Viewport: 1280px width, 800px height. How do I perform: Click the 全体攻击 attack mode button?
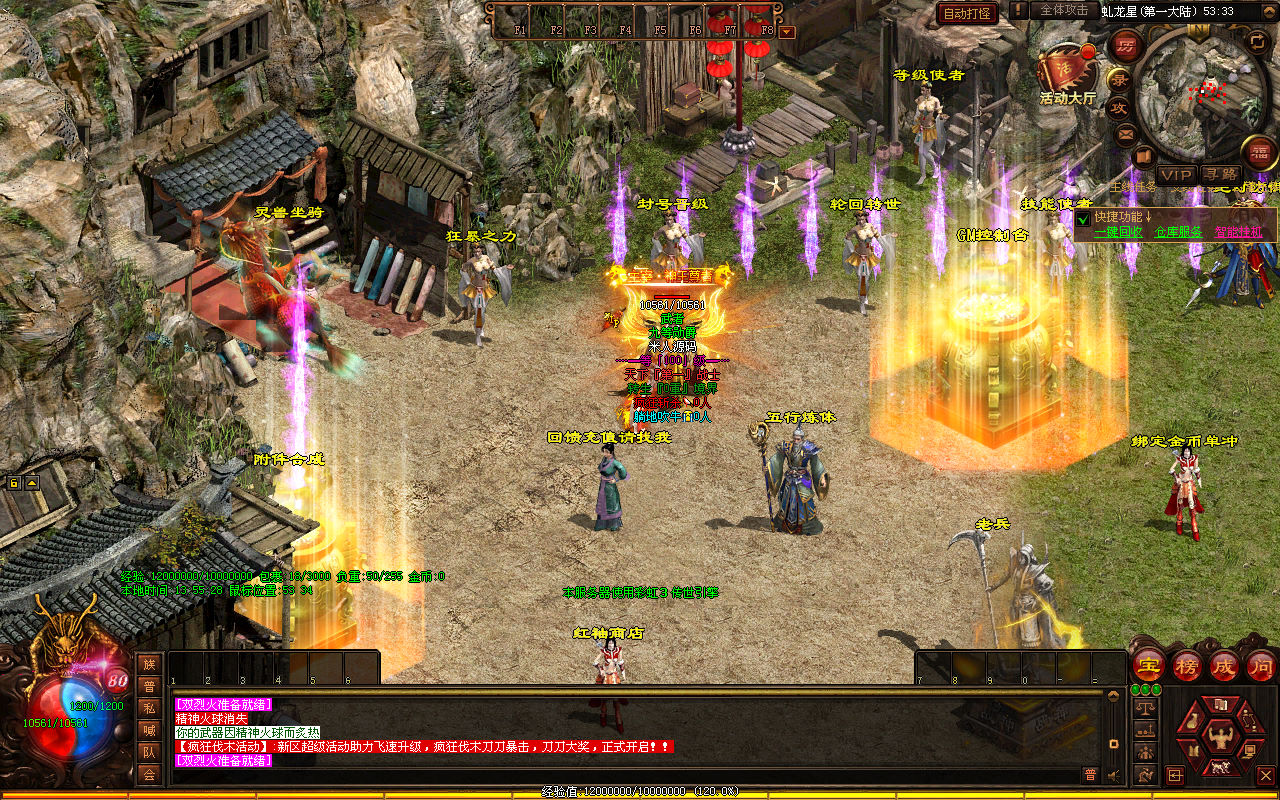click(x=1063, y=10)
